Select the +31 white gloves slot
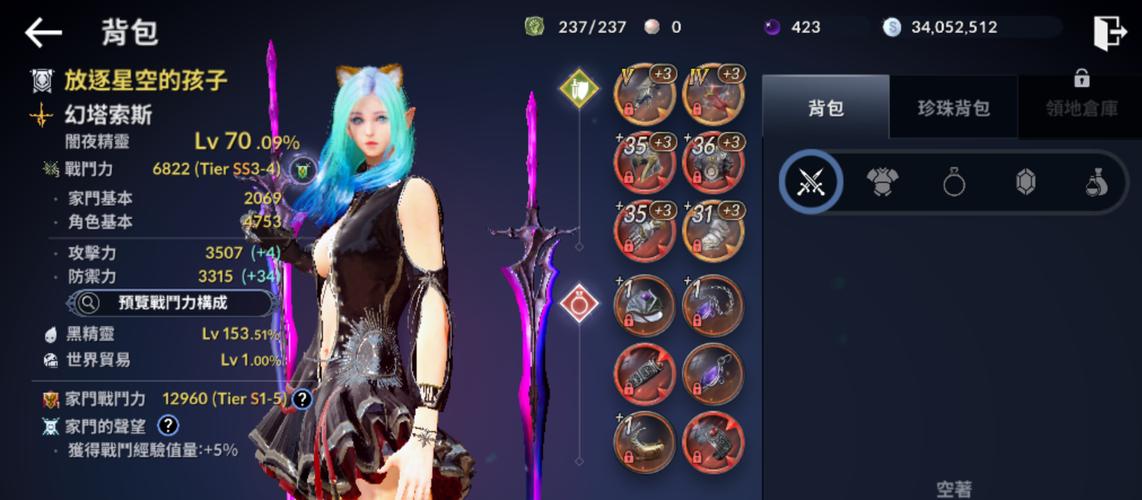This screenshot has width=1142, height=500. tap(712, 231)
